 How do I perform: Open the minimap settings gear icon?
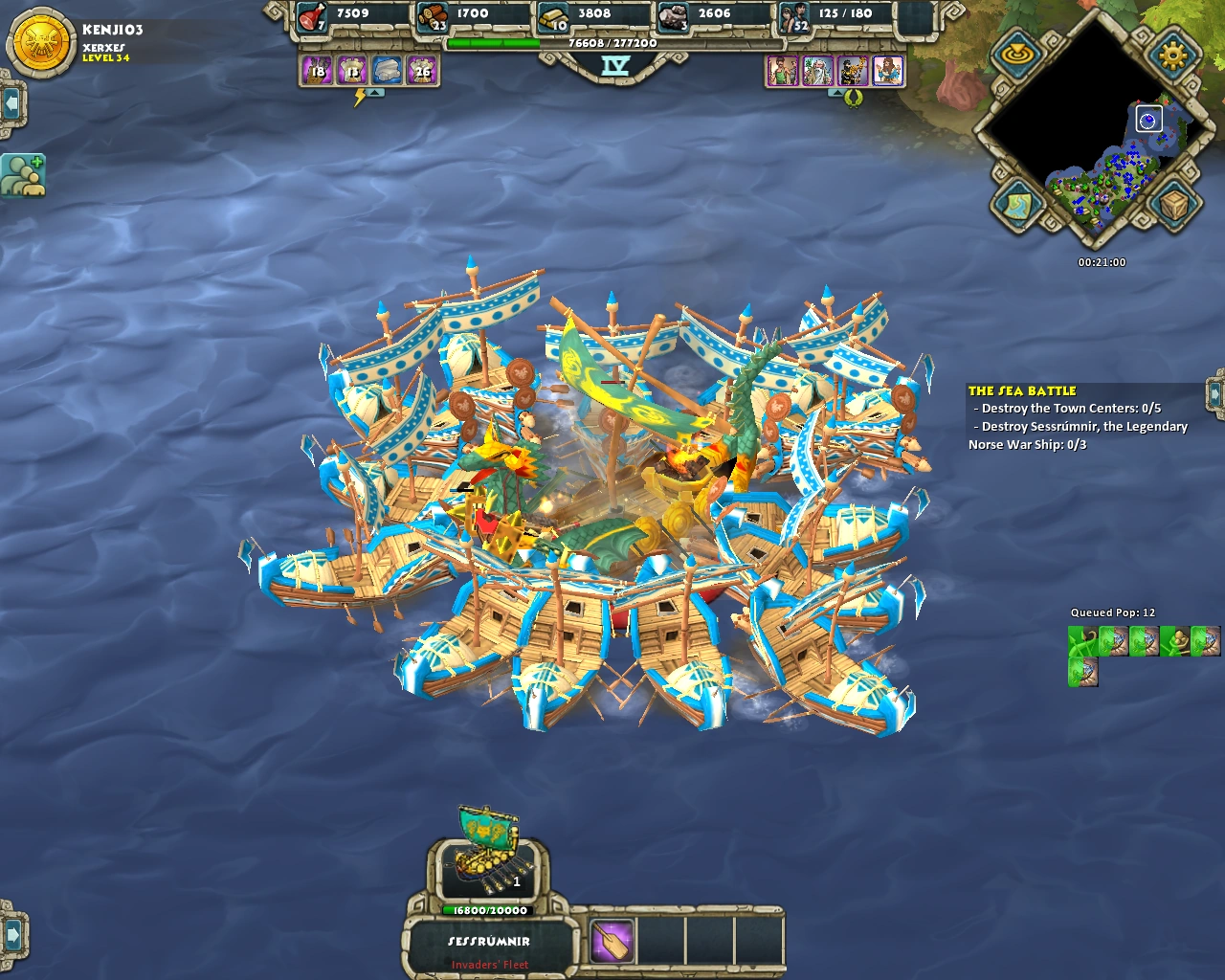pyautogui.click(x=1172, y=55)
